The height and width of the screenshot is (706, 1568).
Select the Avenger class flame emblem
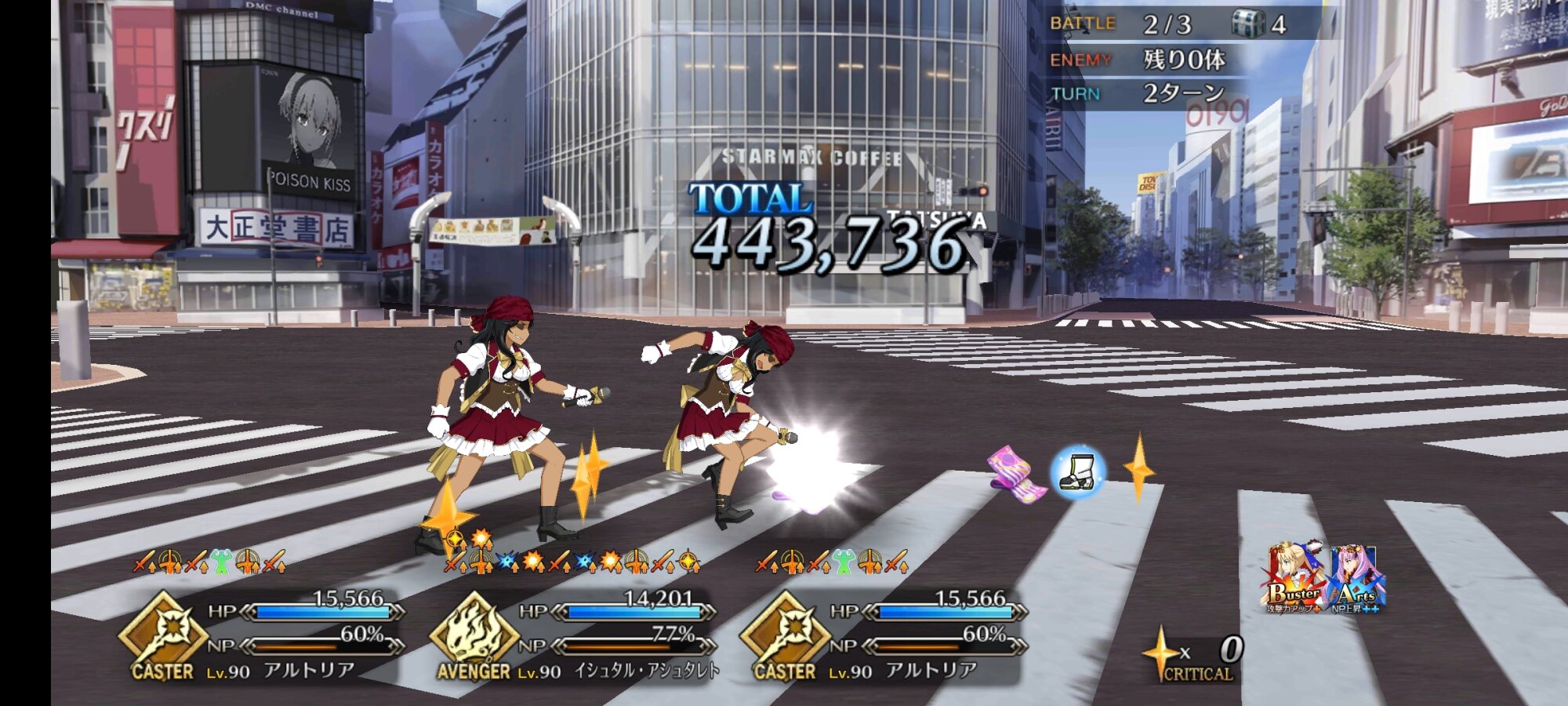click(x=474, y=631)
